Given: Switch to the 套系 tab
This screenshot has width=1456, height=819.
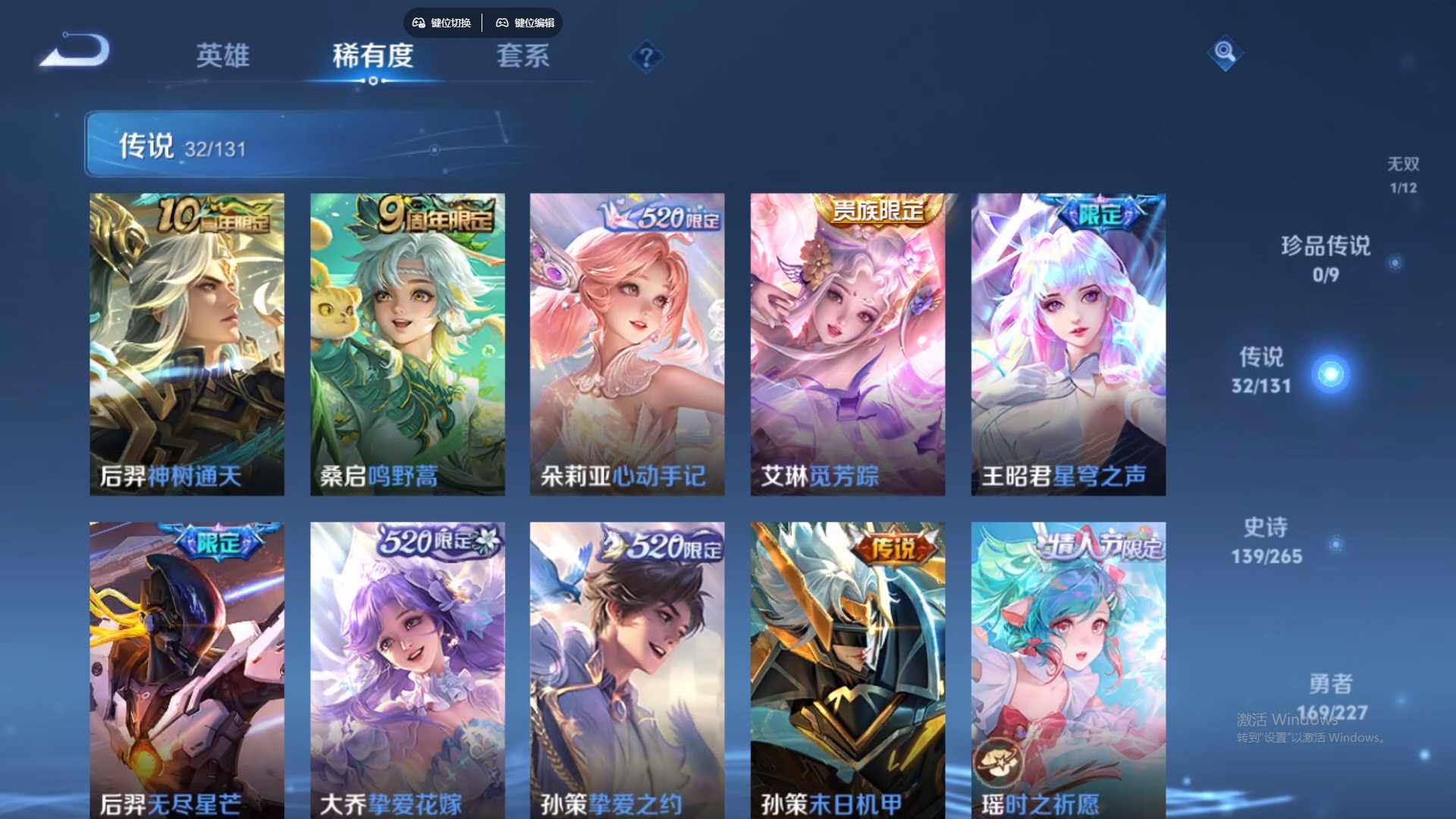Looking at the screenshot, I should pyautogui.click(x=523, y=57).
